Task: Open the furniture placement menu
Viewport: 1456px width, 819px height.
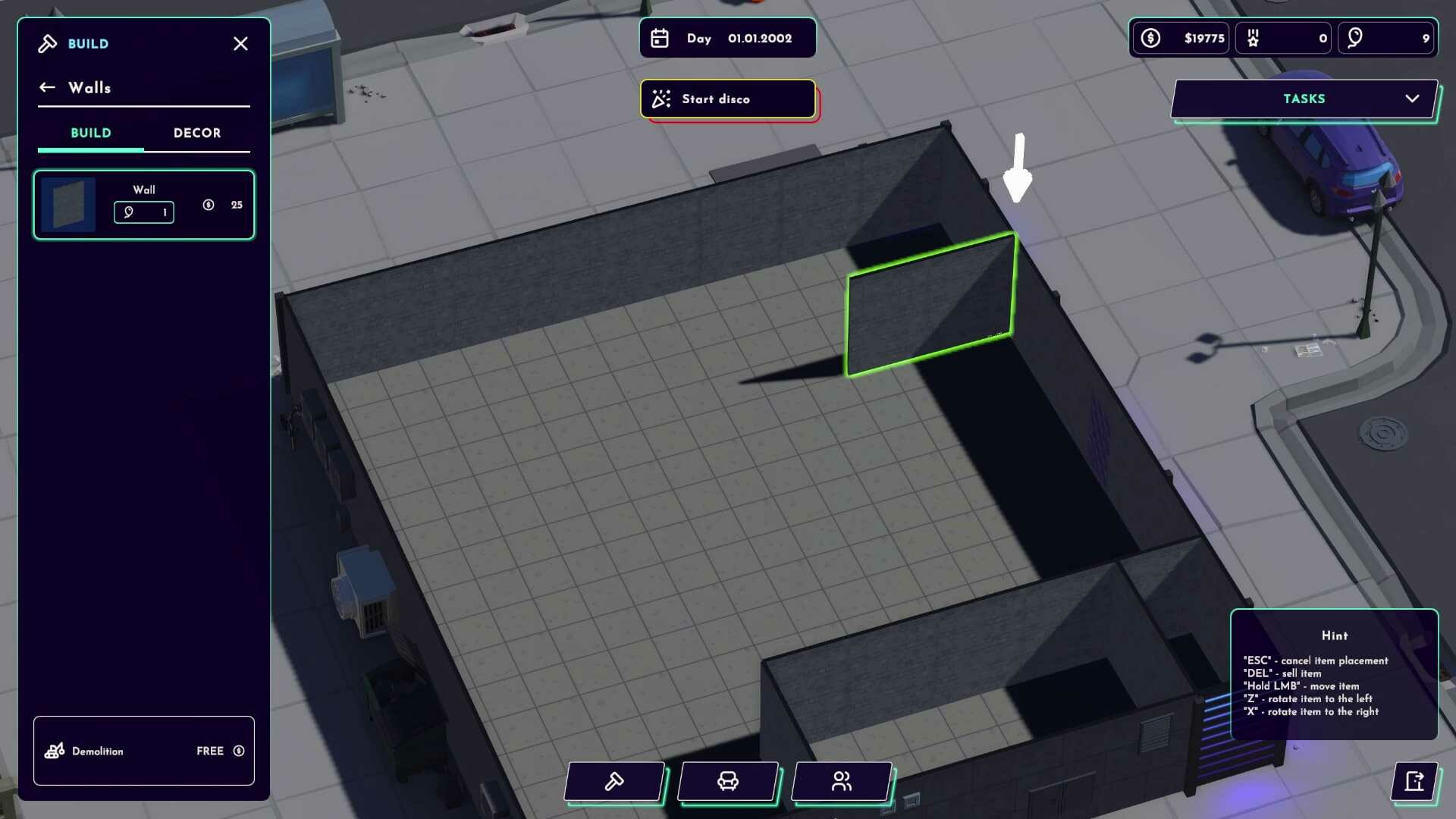Action: pyautogui.click(x=728, y=782)
